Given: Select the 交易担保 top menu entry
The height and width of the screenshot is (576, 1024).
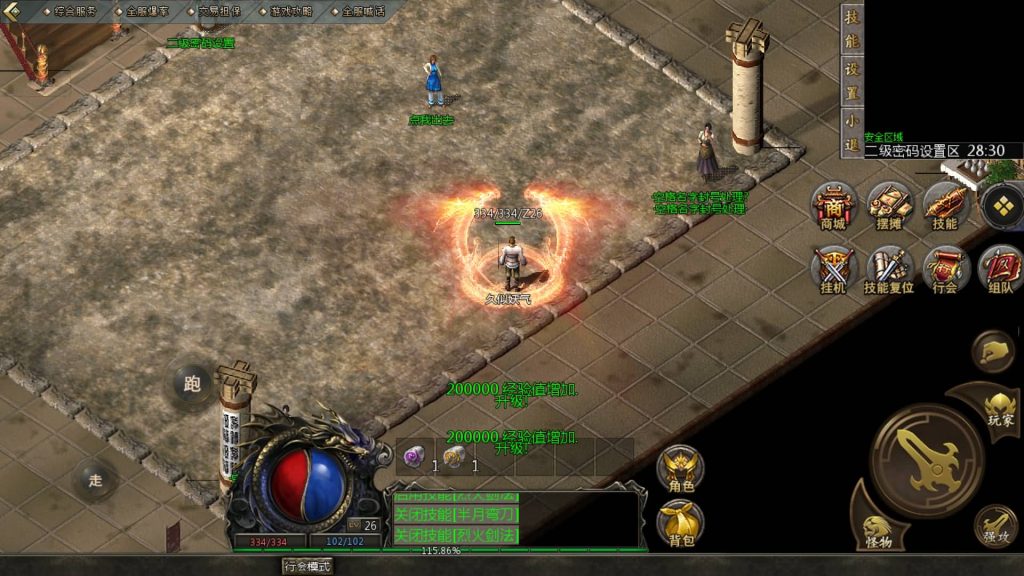Looking at the screenshot, I should click(x=219, y=12).
